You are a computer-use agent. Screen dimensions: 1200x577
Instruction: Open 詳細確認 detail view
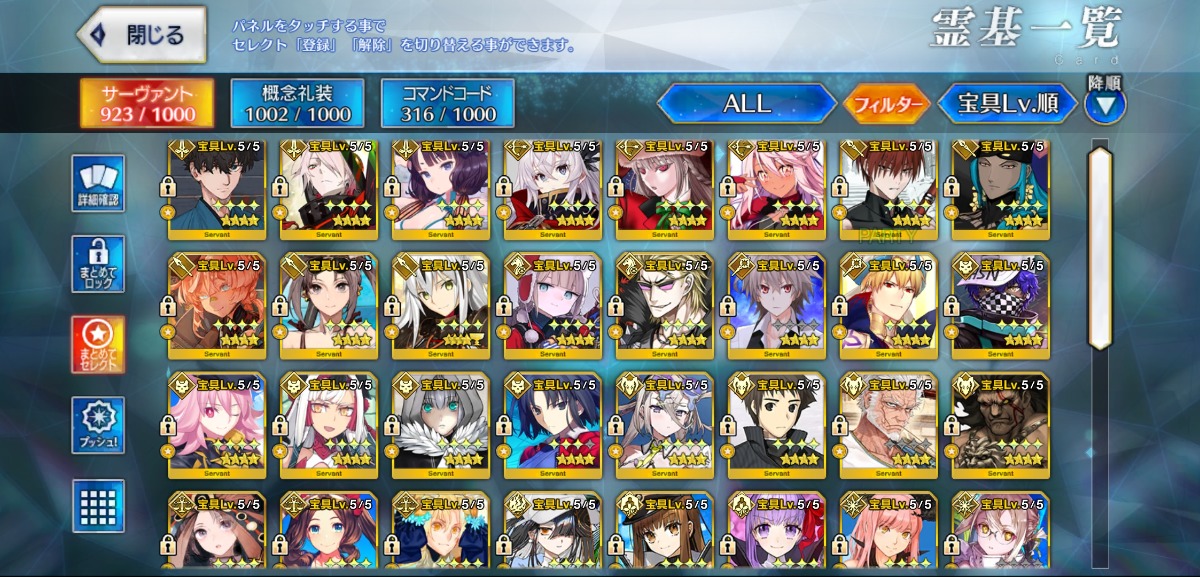click(x=98, y=184)
